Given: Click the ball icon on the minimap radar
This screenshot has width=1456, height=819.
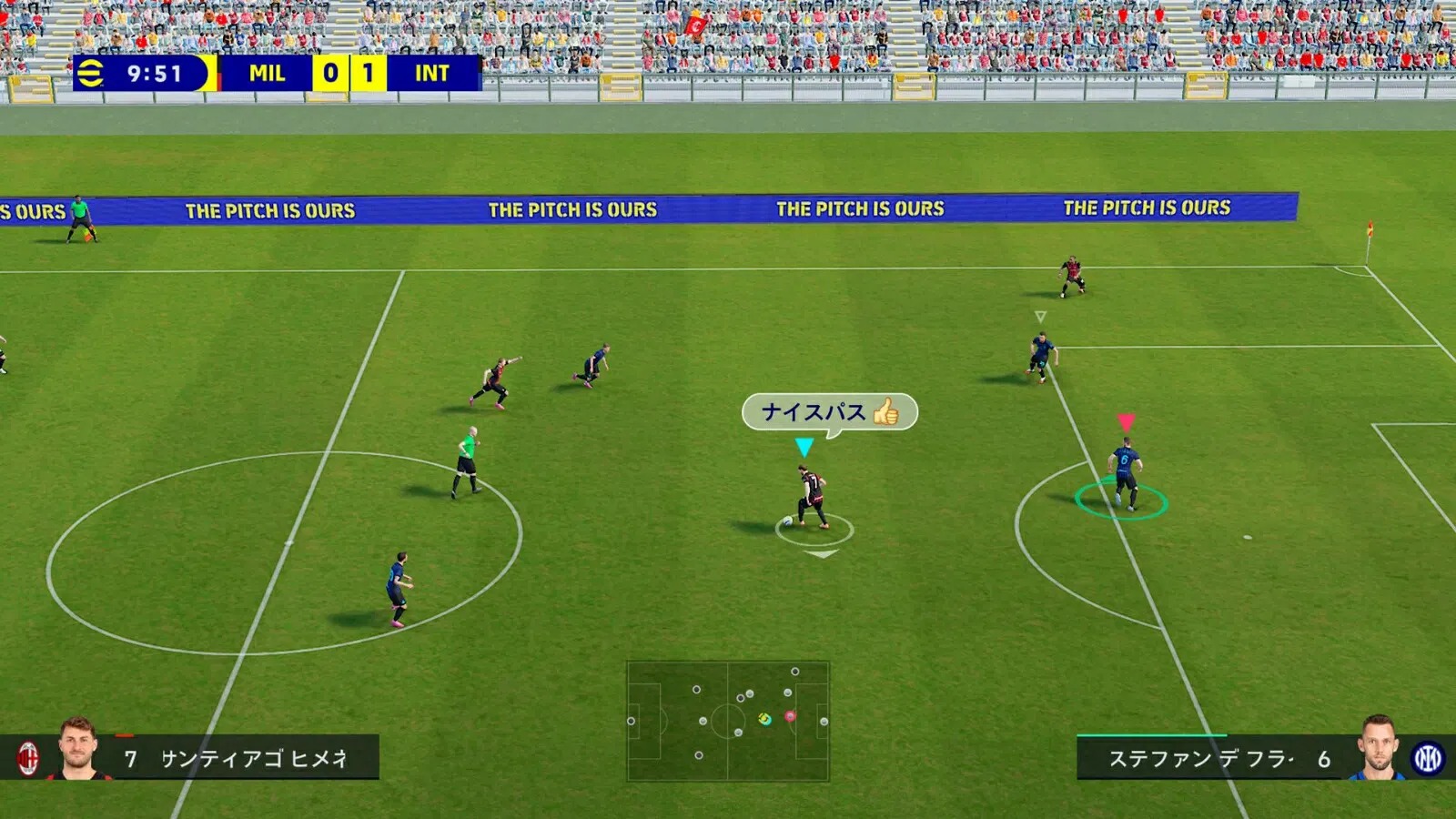Looking at the screenshot, I should pos(763,719).
